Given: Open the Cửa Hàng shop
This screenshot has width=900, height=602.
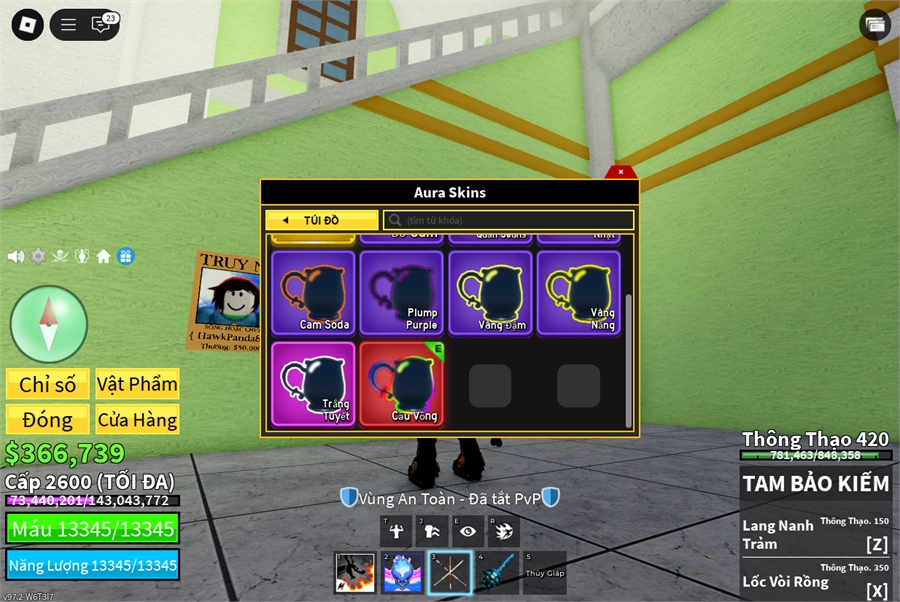Looking at the screenshot, I should click(x=137, y=419).
